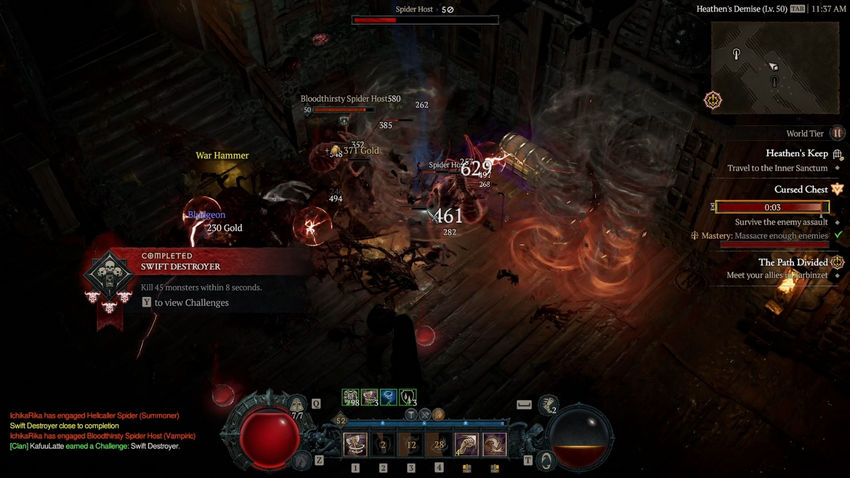850x478 pixels.
Task: Open The Path Divided quest entry
Action: point(793,262)
